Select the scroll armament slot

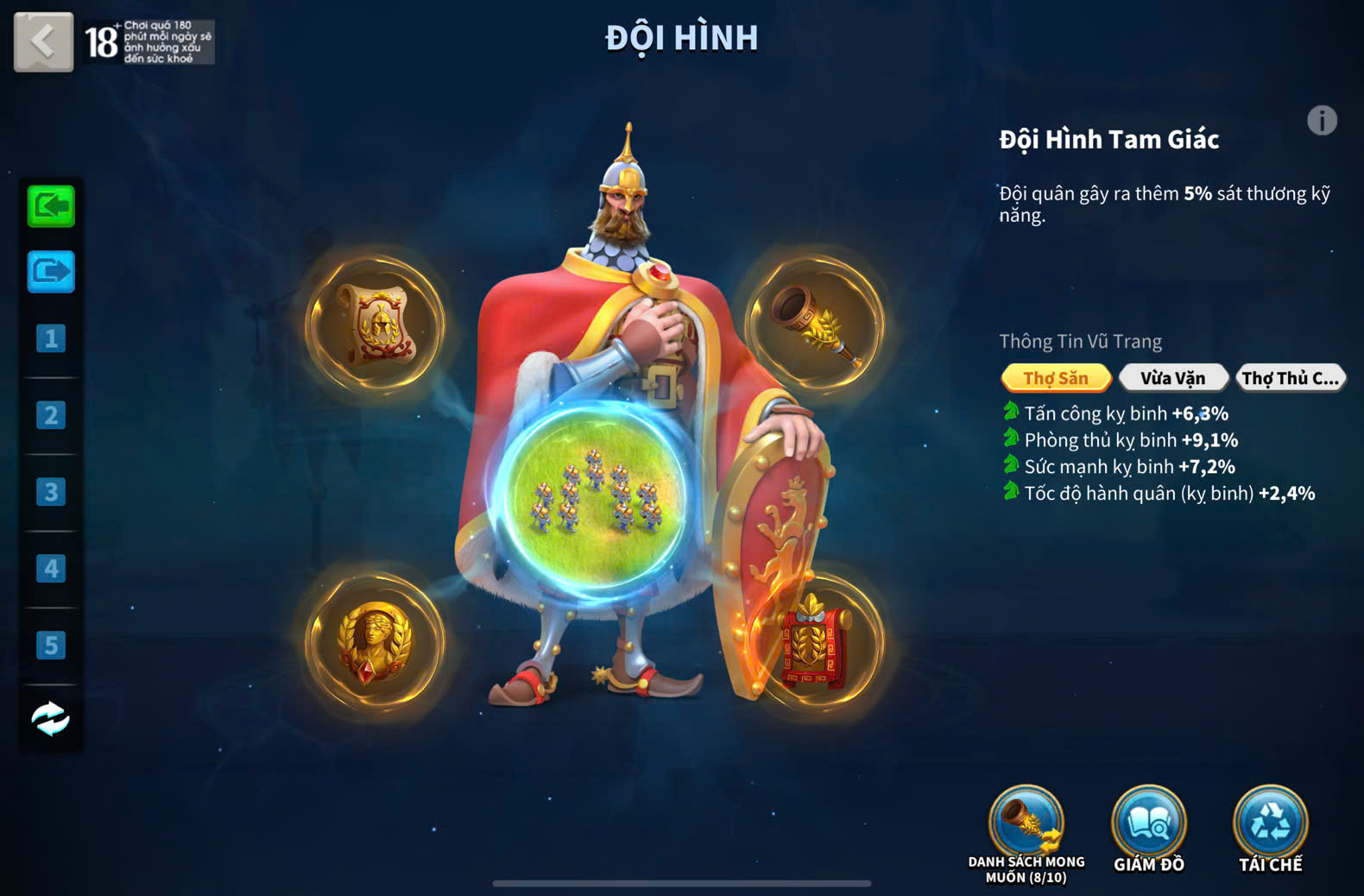coord(376,325)
